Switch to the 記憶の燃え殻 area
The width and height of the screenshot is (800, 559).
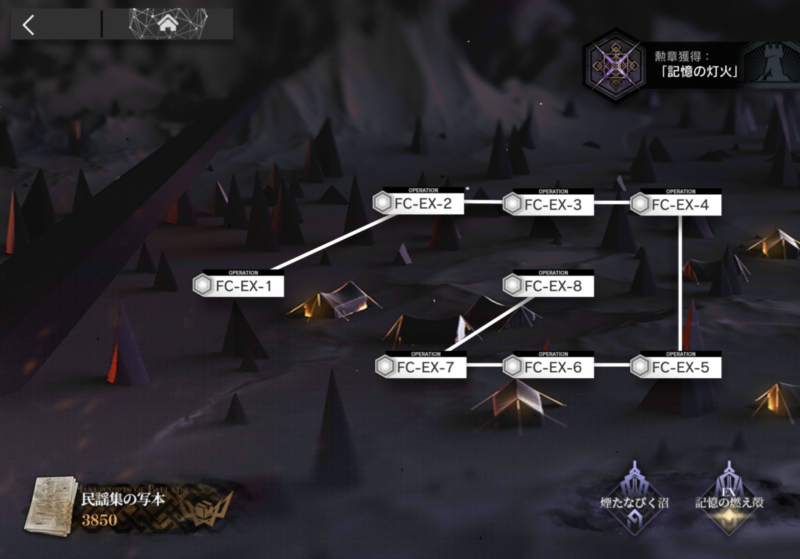730,489
